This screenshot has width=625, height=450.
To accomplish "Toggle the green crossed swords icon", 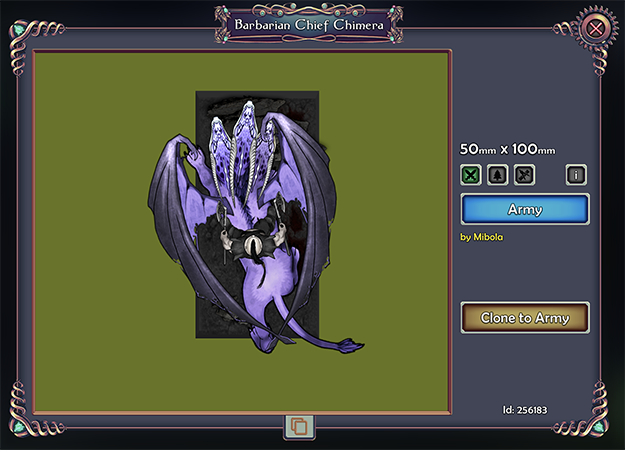I will click(471, 175).
